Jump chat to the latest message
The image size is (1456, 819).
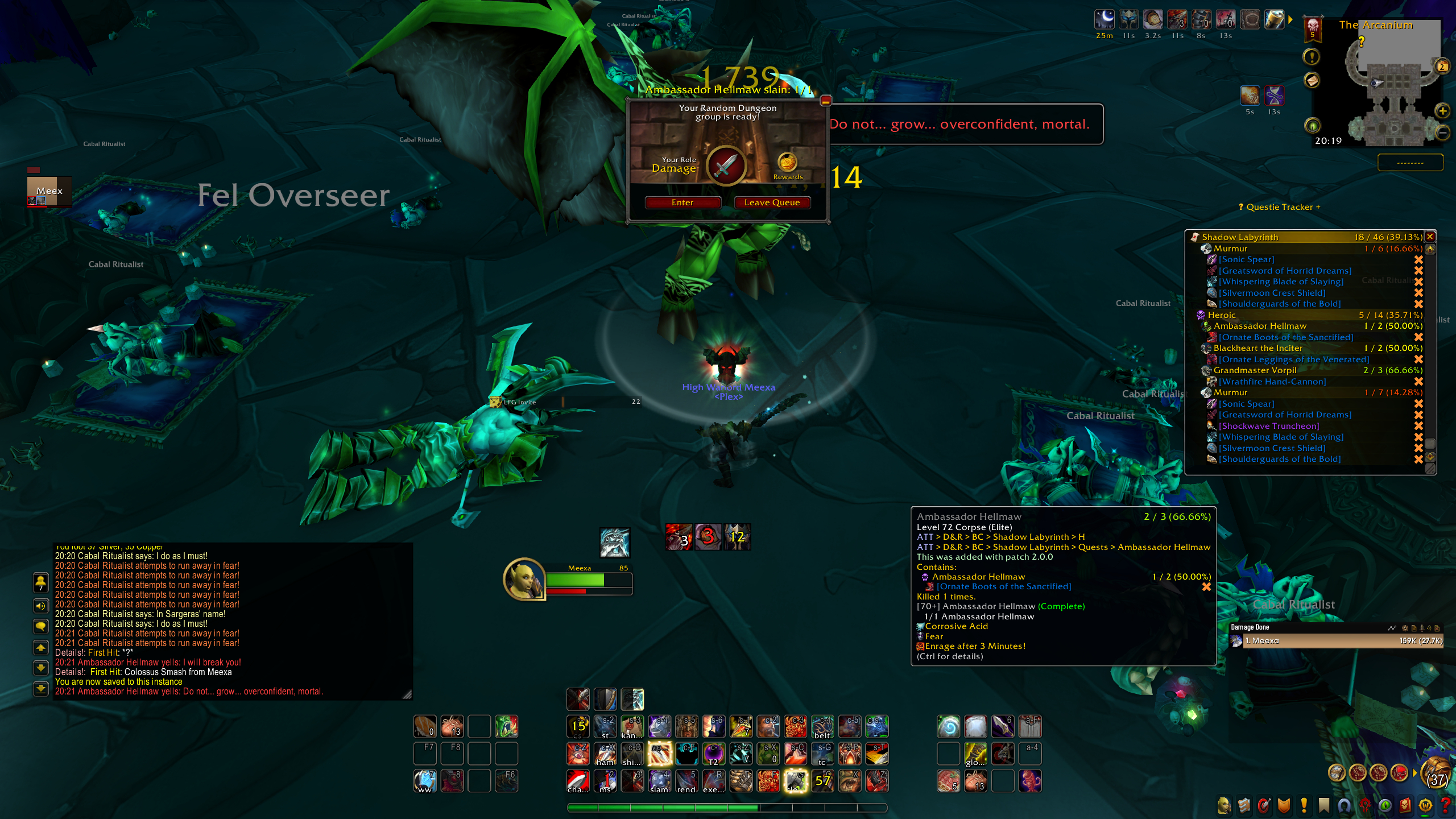point(41,689)
